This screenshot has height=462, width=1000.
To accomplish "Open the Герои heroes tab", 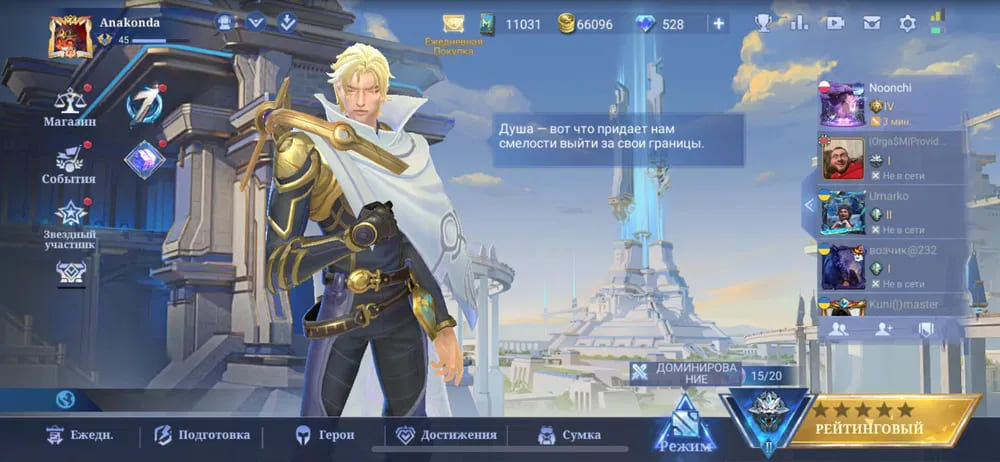I will point(324,435).
